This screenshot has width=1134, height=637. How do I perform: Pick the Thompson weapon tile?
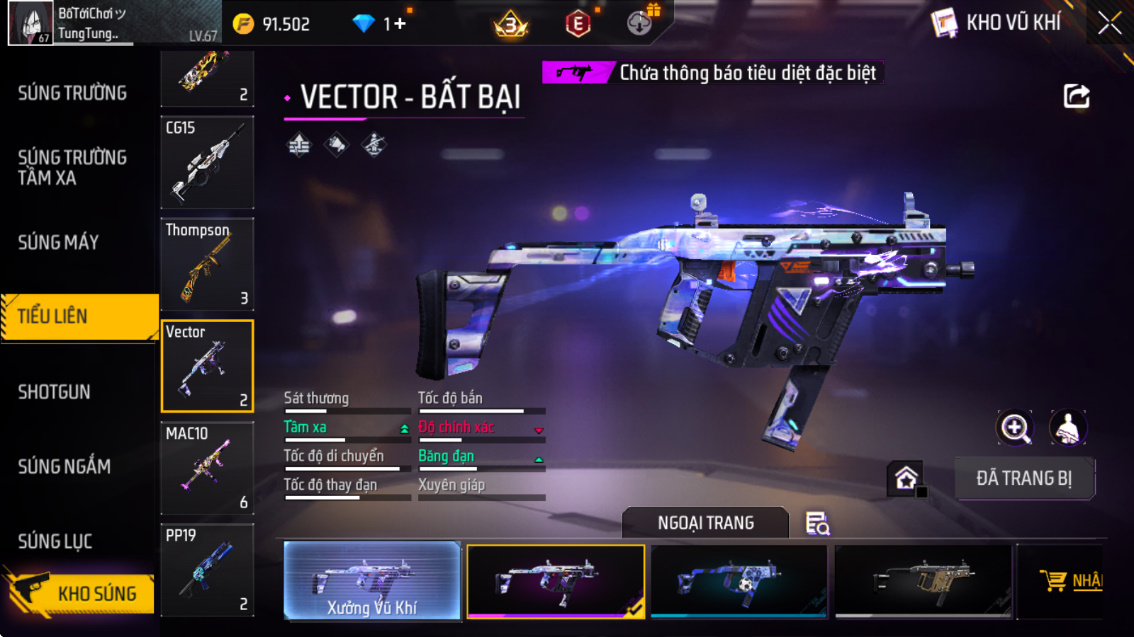pyautogui.click(x=207, y=264)
